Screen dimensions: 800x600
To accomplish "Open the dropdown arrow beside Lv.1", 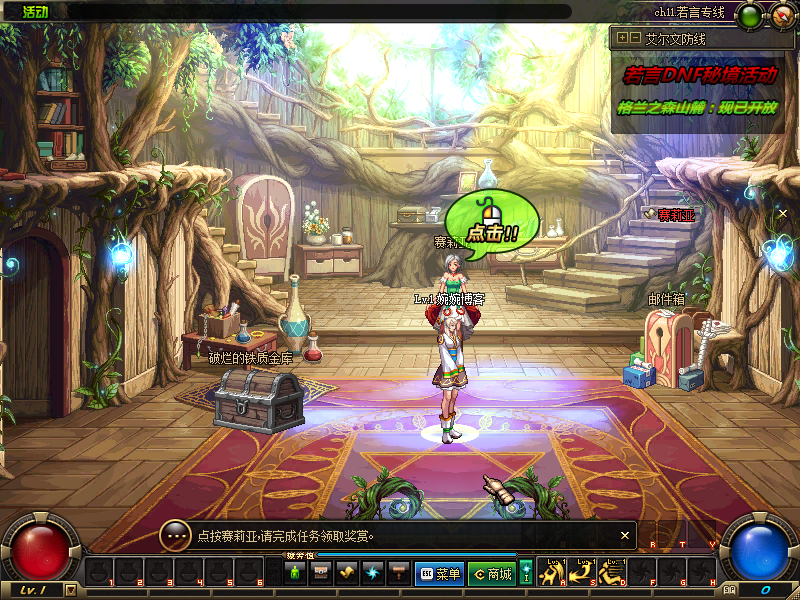I will click(70, 590).
